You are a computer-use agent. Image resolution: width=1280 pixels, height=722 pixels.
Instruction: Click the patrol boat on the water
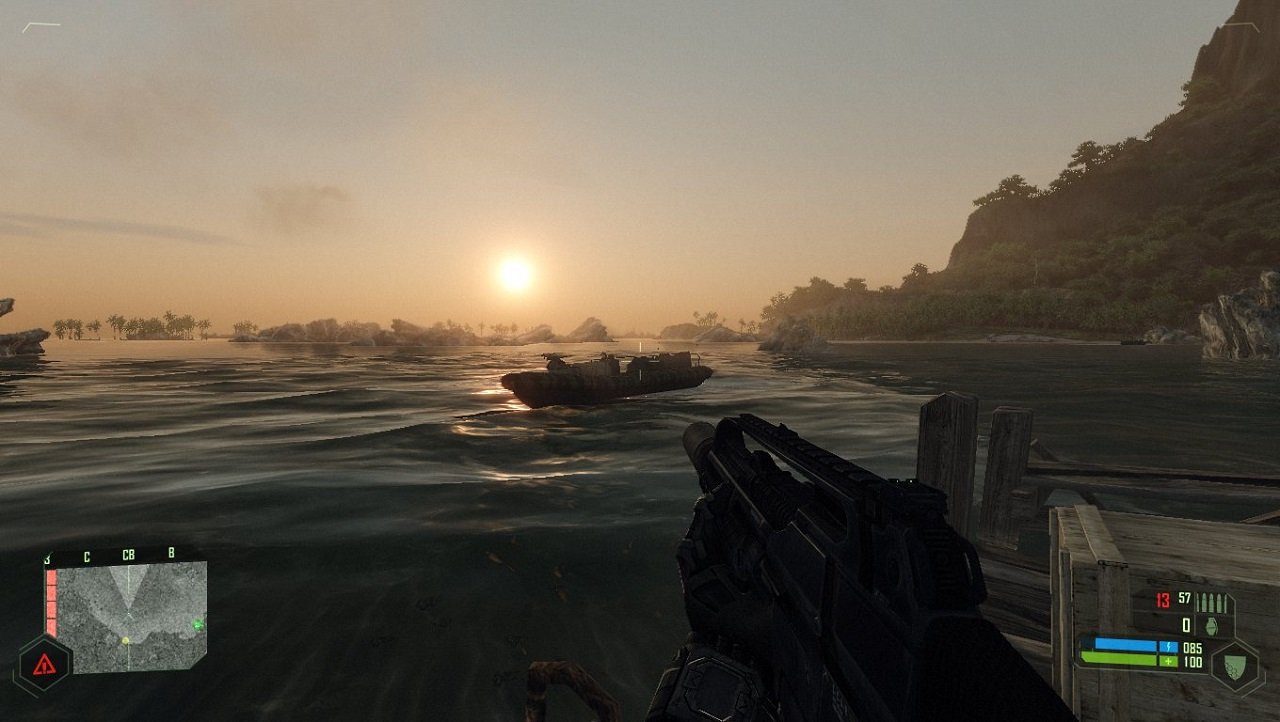point(600,375)
